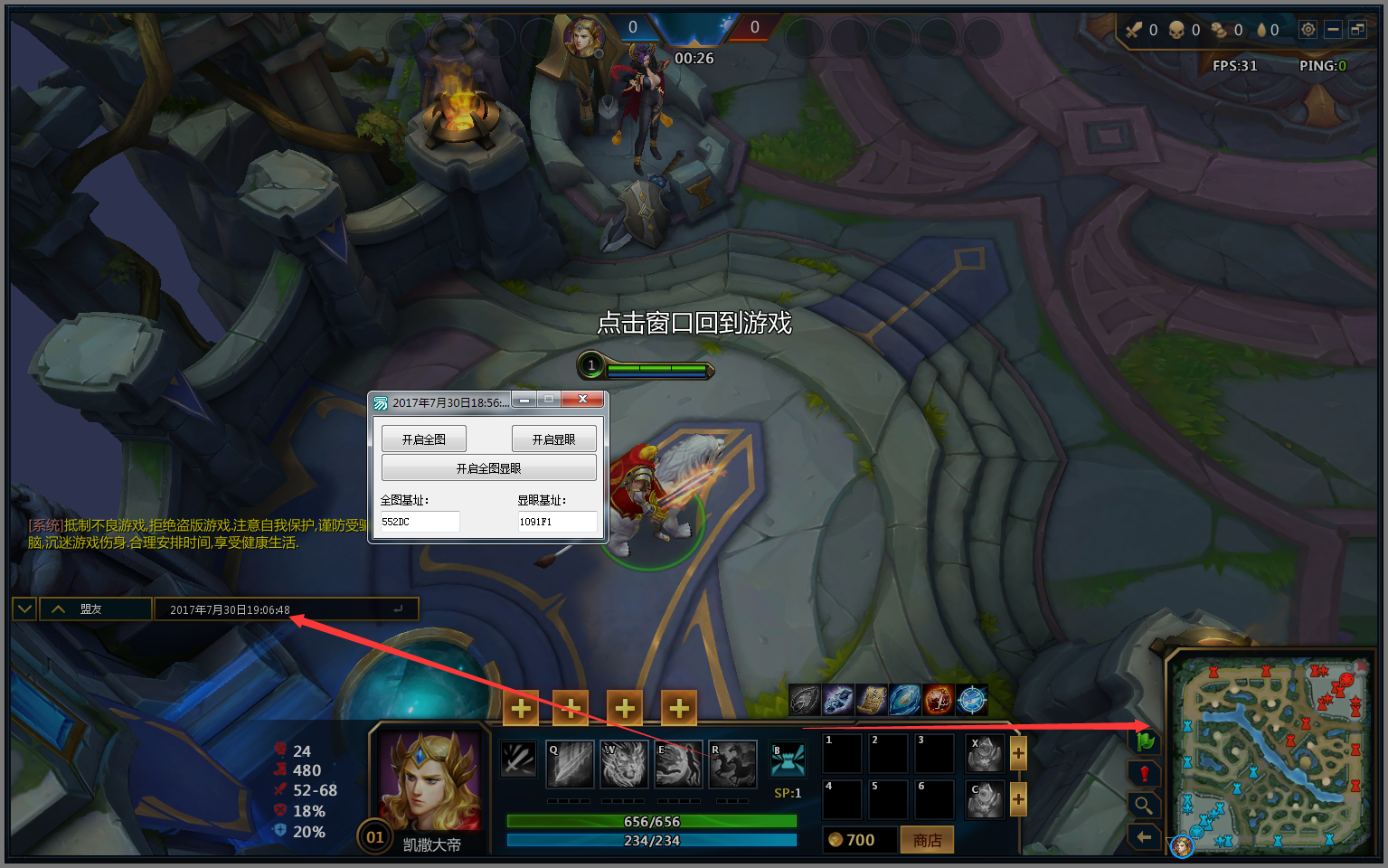Use the W lion roar ability
Image resolution: width=1388 pixels, height=868 pixels.
point(624,764)
